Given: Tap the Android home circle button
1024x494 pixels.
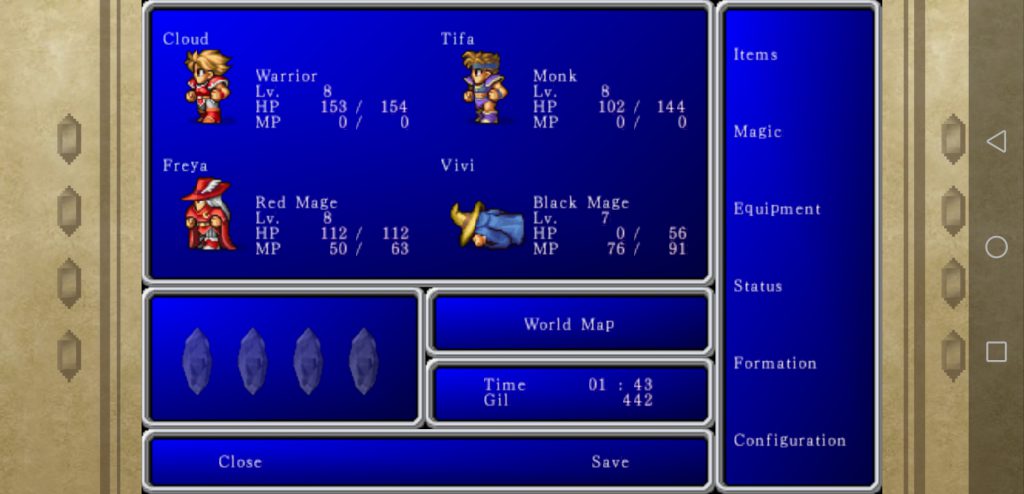Looking at the screenshot, I should 996,247.
